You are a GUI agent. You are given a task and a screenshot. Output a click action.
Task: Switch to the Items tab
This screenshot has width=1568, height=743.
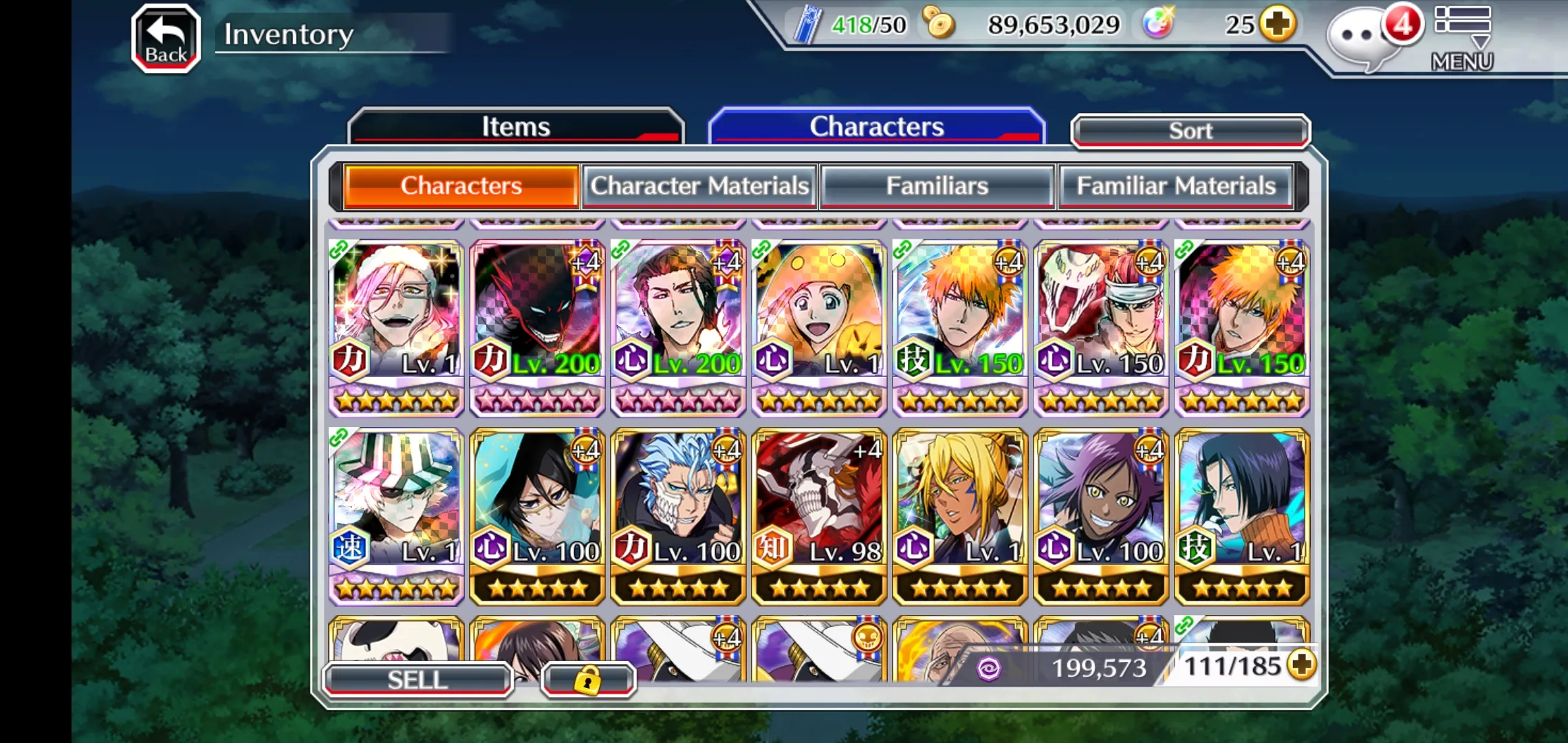tap(516, 127)
